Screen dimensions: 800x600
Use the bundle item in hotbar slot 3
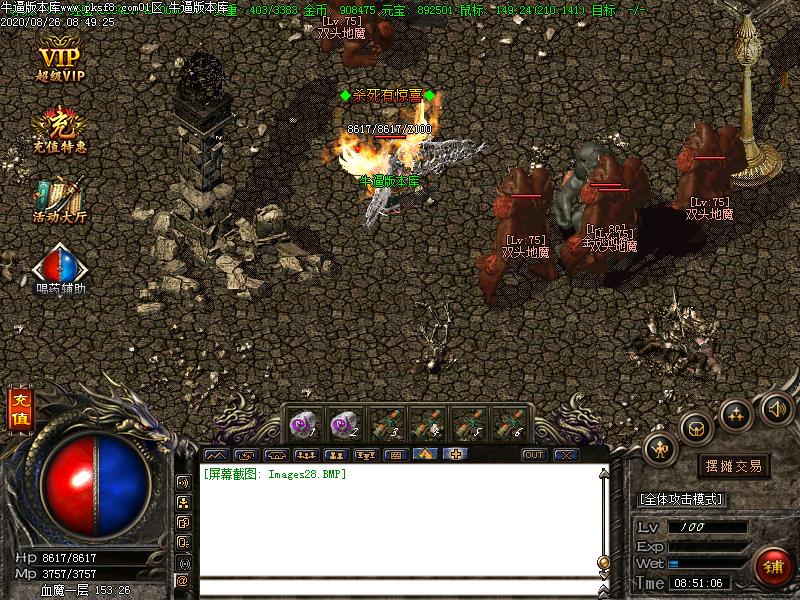[x=386, y=423]
